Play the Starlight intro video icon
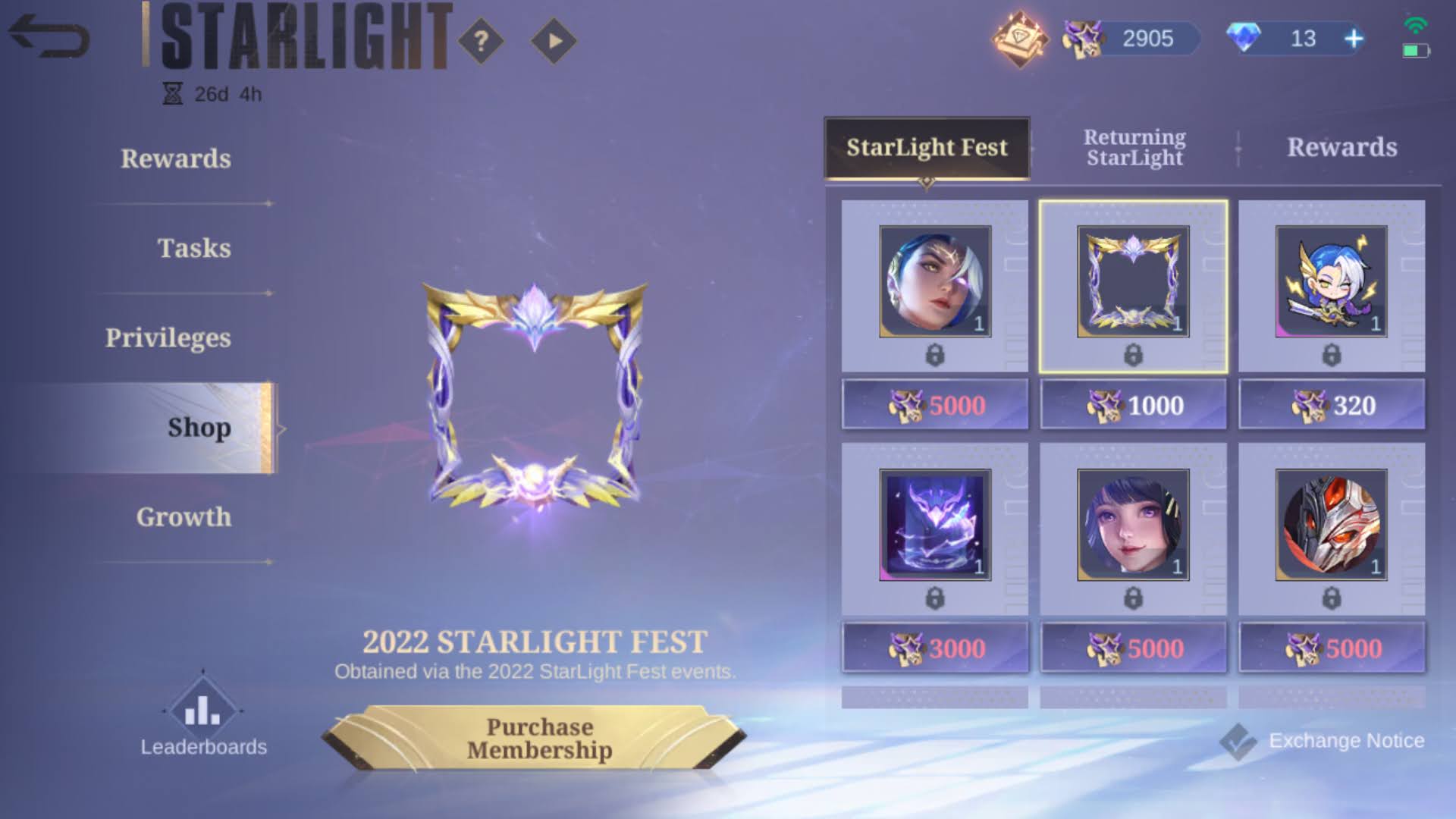The width and height of the screenshot is (1456, 819). pyautogui.click(x=554, y=42)
